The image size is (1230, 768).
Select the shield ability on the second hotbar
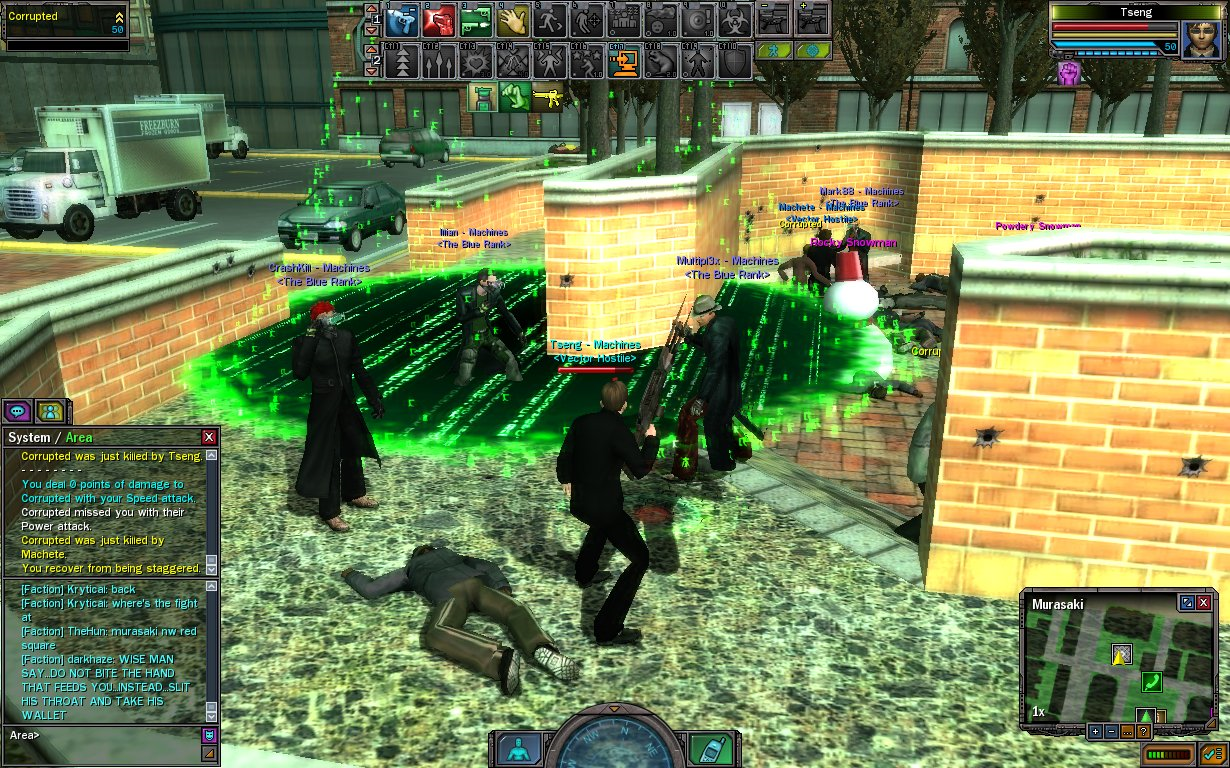tap(736, 62)
